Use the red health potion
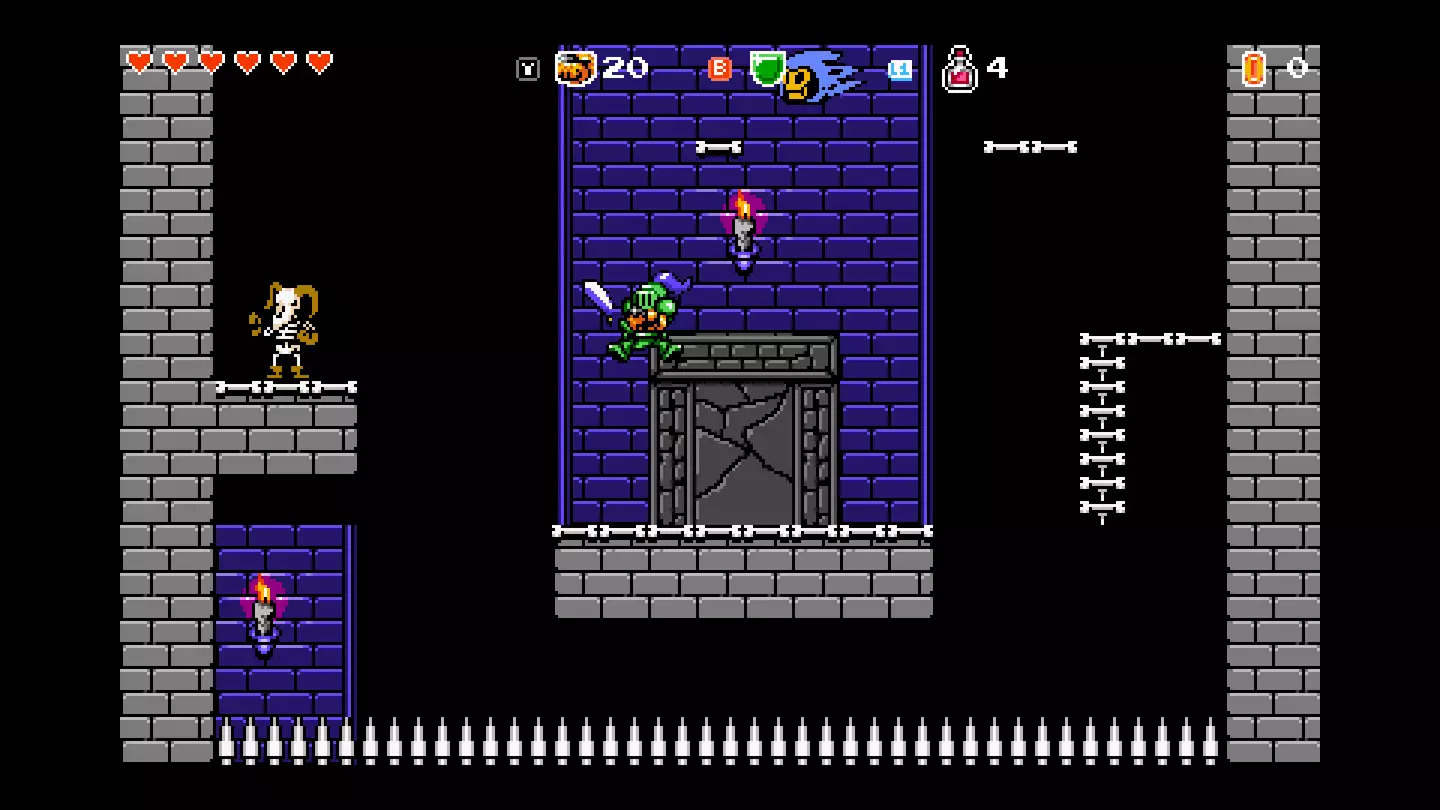 coord(959,70)
